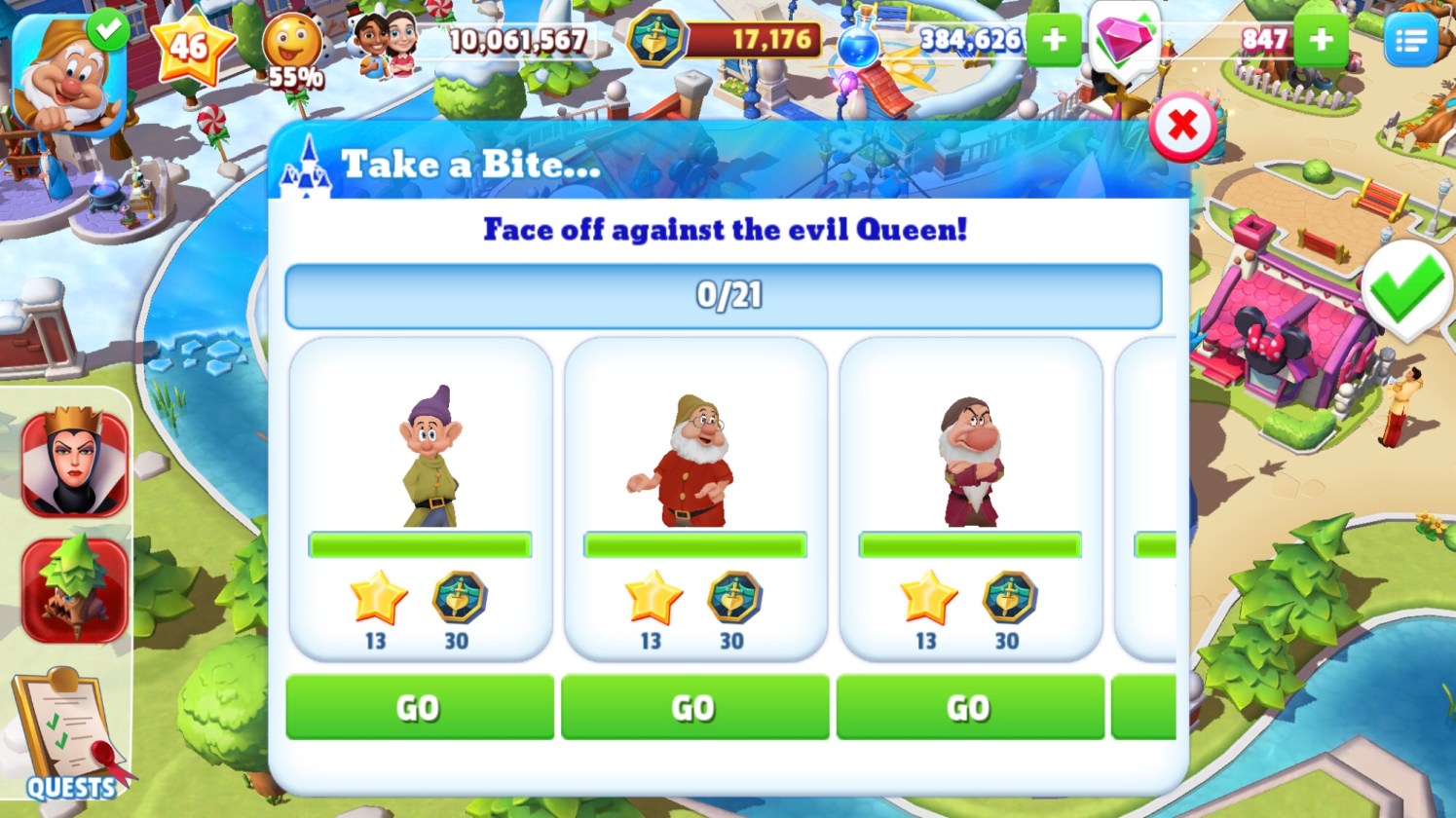Open the Evil Queen event icon
The width and height of the screenshot is (1456, 818).
click(75, 463)
